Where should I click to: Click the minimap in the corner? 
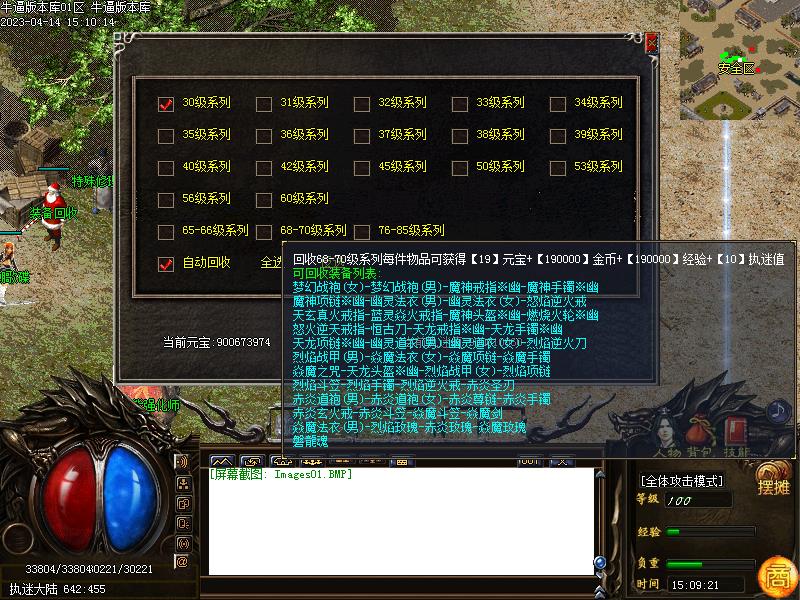(739, 60)
